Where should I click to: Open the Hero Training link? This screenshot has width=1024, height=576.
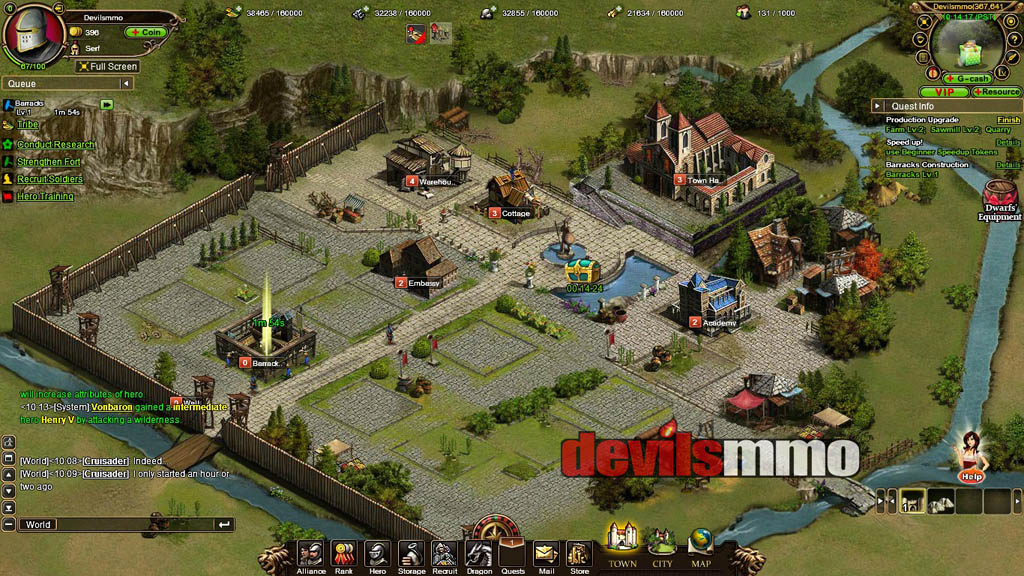point(45,196)
